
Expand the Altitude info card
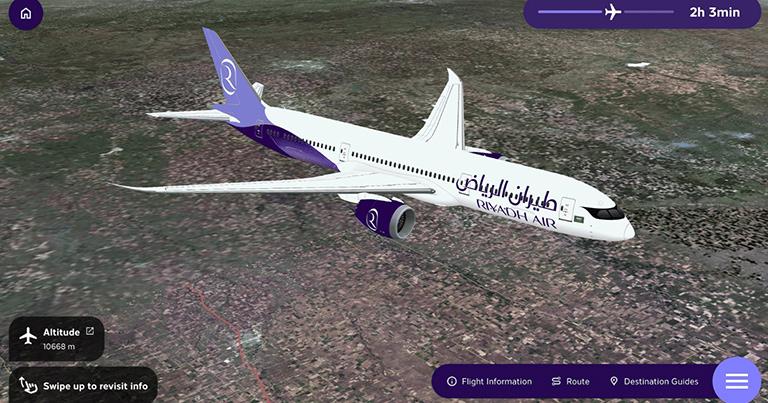click(x=90, y=331)
